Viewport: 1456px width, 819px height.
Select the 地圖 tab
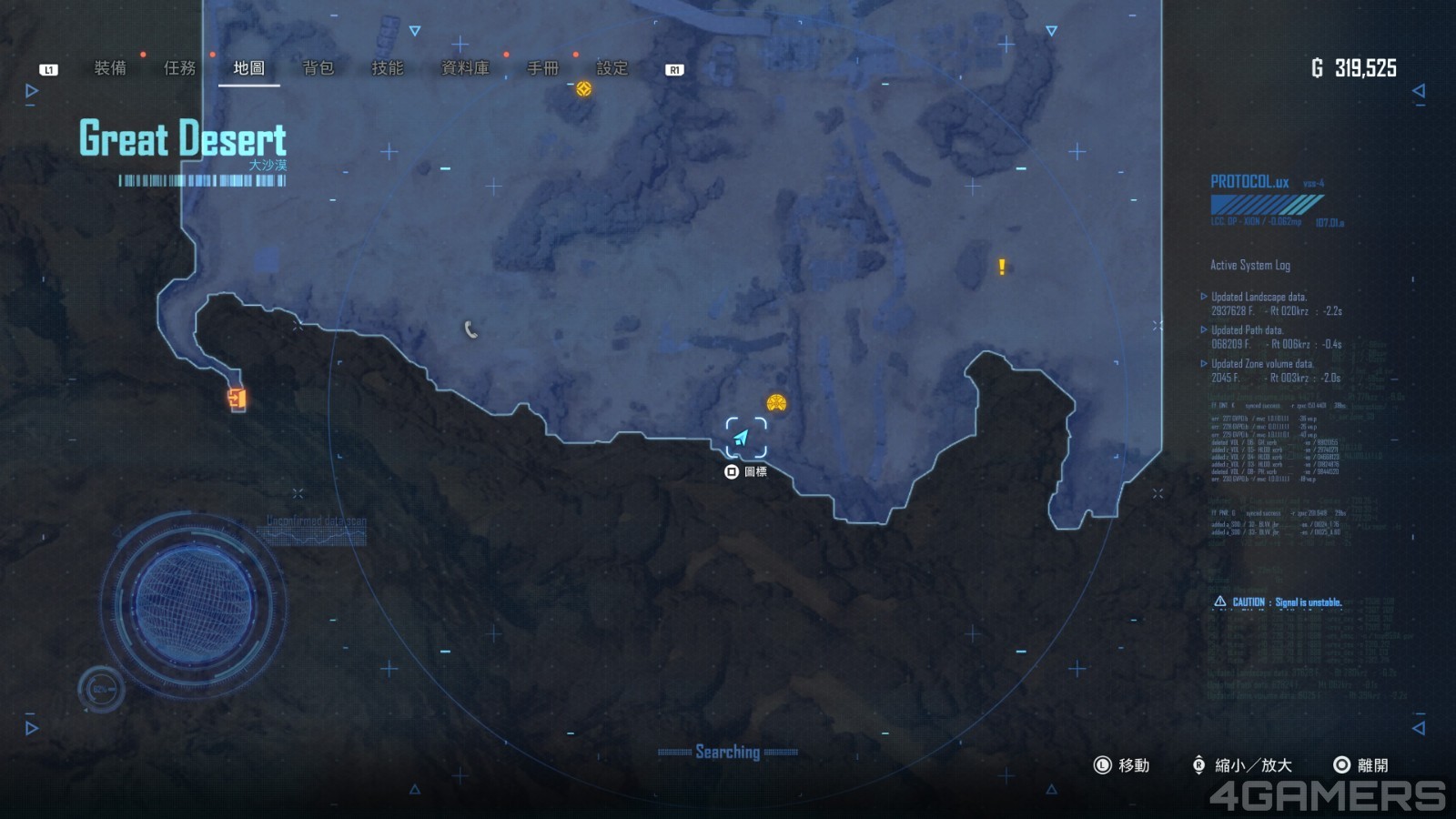(x=248, y=68)
